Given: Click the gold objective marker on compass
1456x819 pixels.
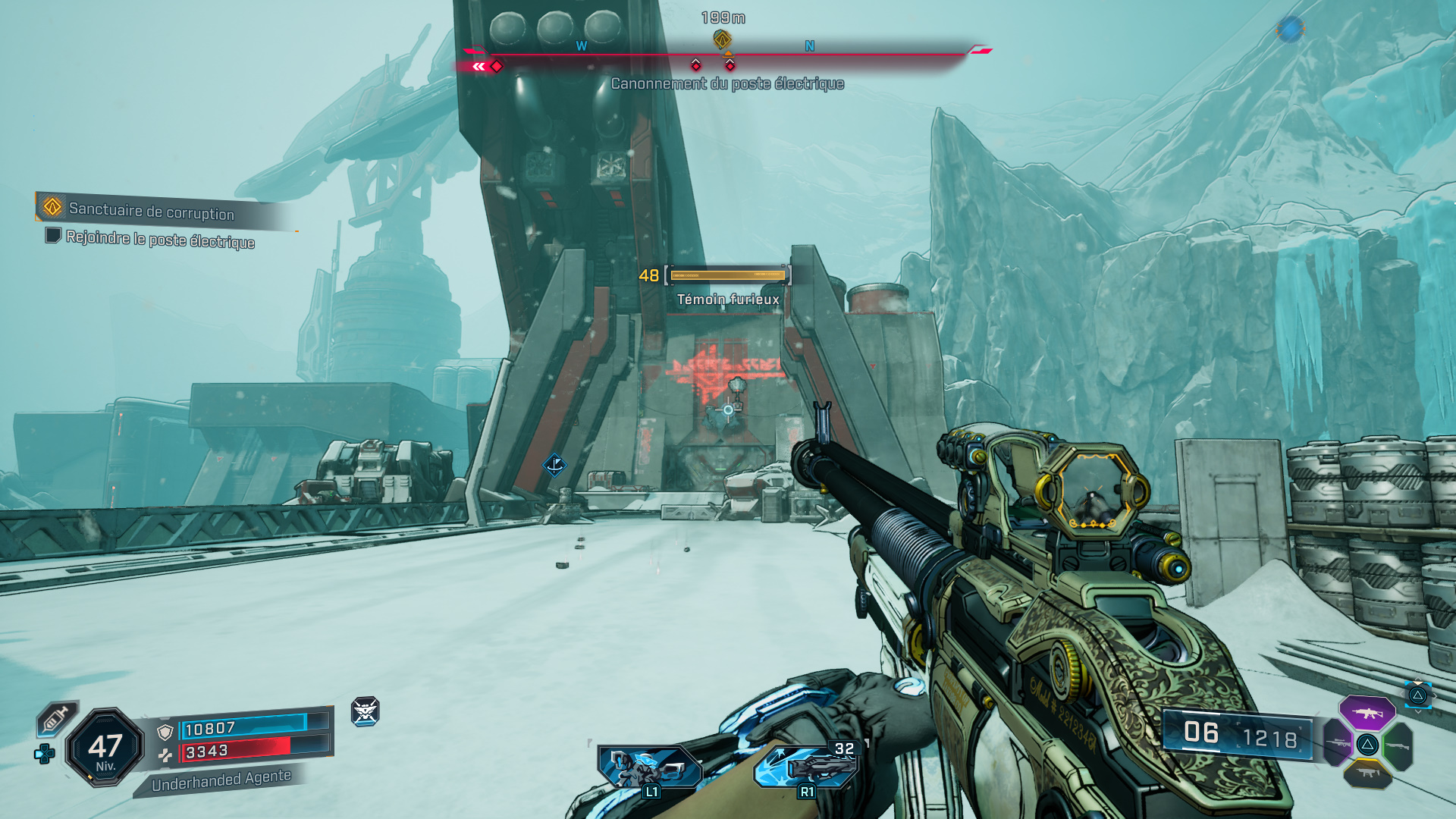Looking at the screenshot, I should click(x=723, y=39).
